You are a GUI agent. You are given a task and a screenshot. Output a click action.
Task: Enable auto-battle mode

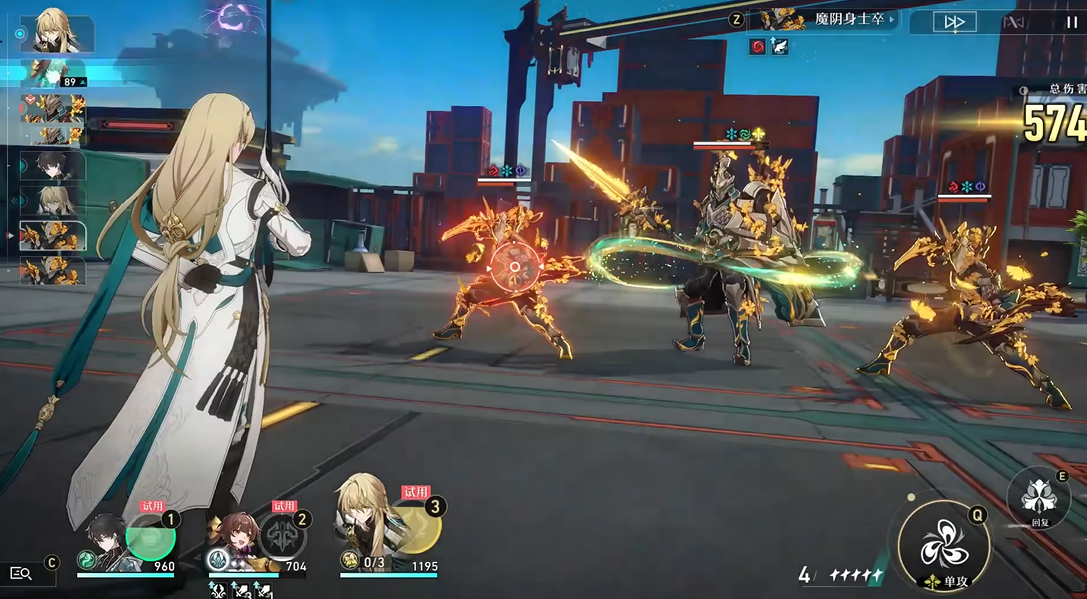[1014, 22]
